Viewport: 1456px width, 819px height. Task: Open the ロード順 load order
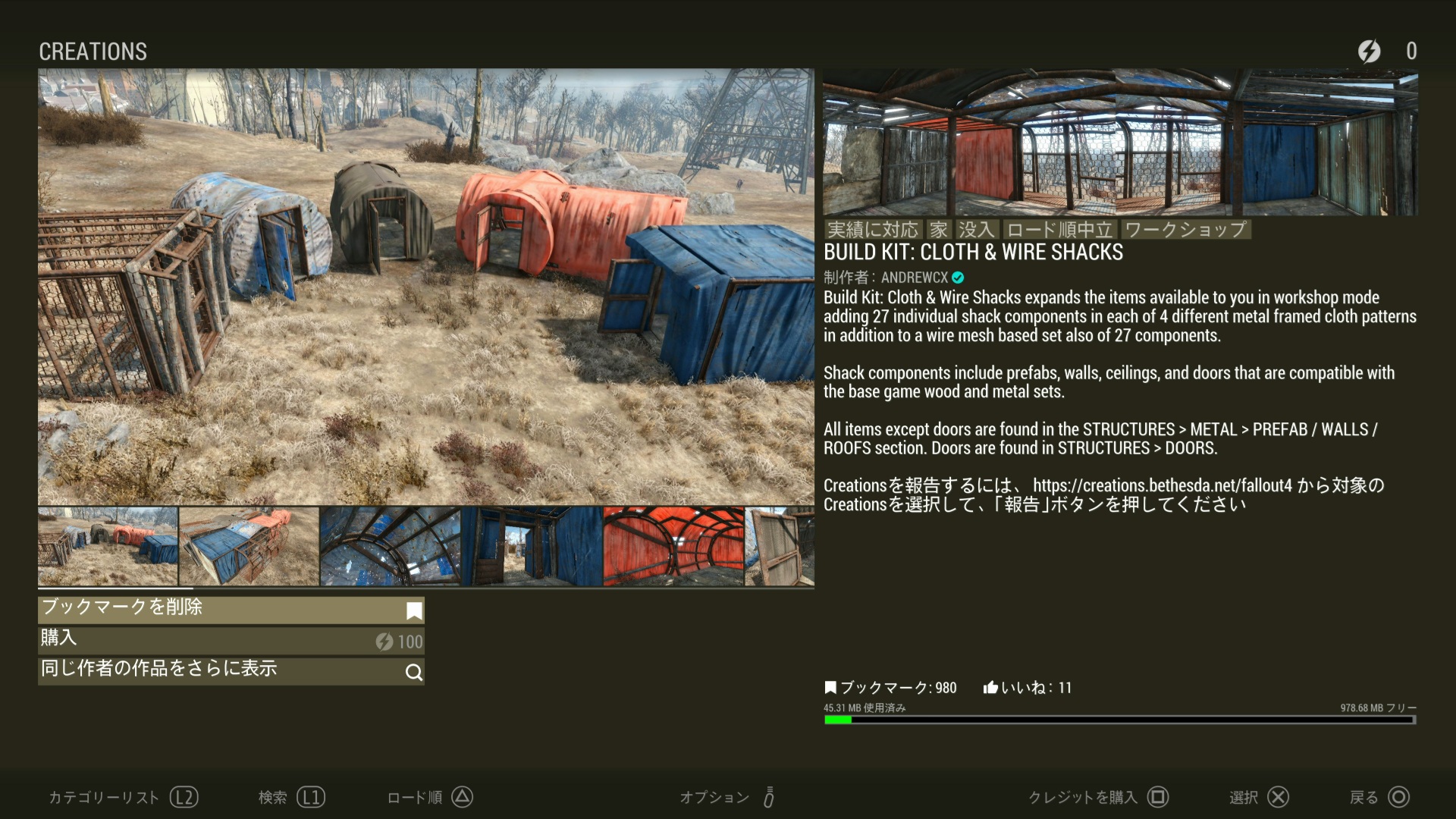pyautogui.click(x=430, y=797)
